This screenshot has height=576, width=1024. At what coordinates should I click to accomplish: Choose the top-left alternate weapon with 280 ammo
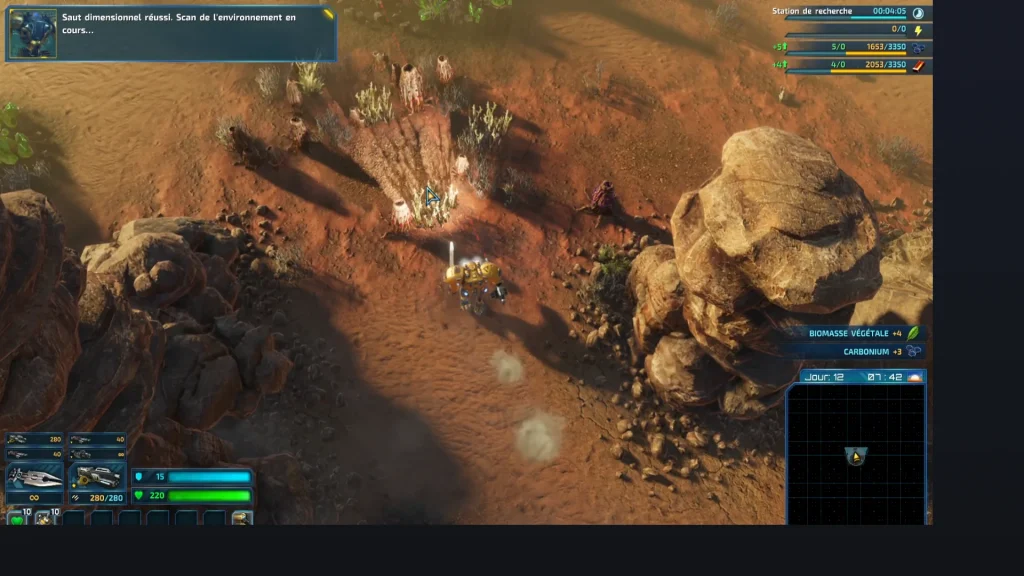tap(35, 439)
